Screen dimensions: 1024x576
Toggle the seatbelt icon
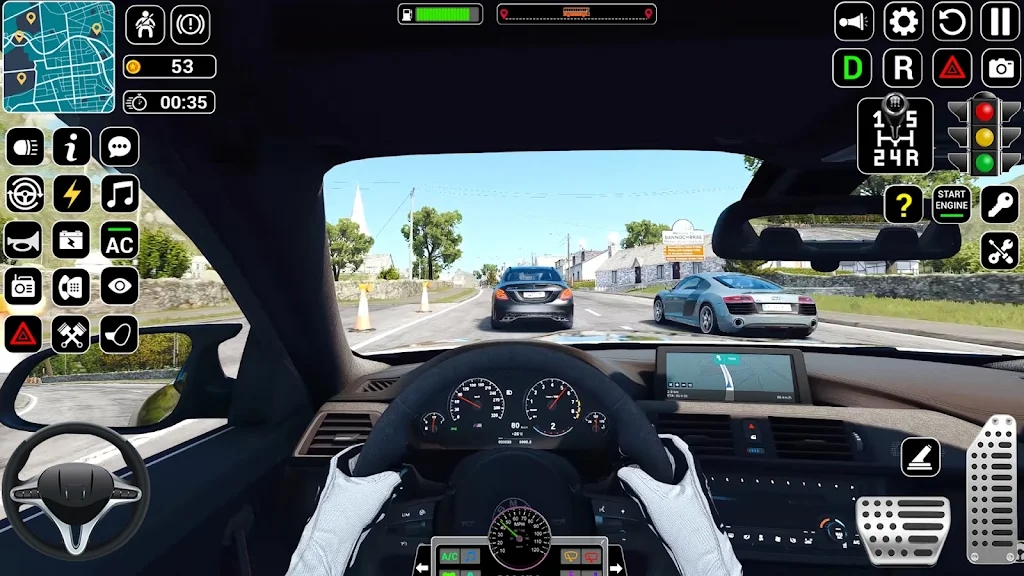click(144, 24)
